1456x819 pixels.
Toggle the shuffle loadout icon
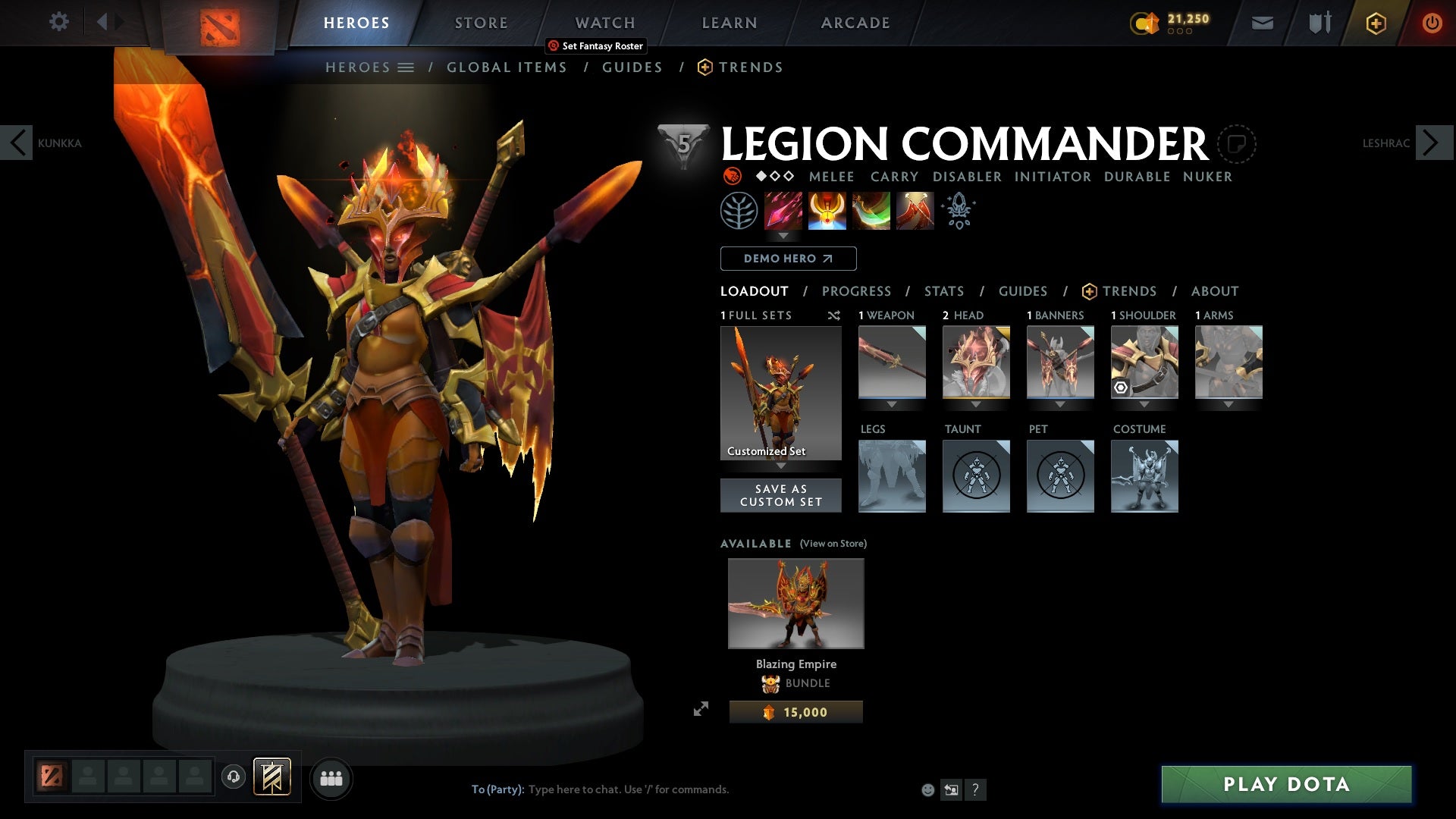834,315
